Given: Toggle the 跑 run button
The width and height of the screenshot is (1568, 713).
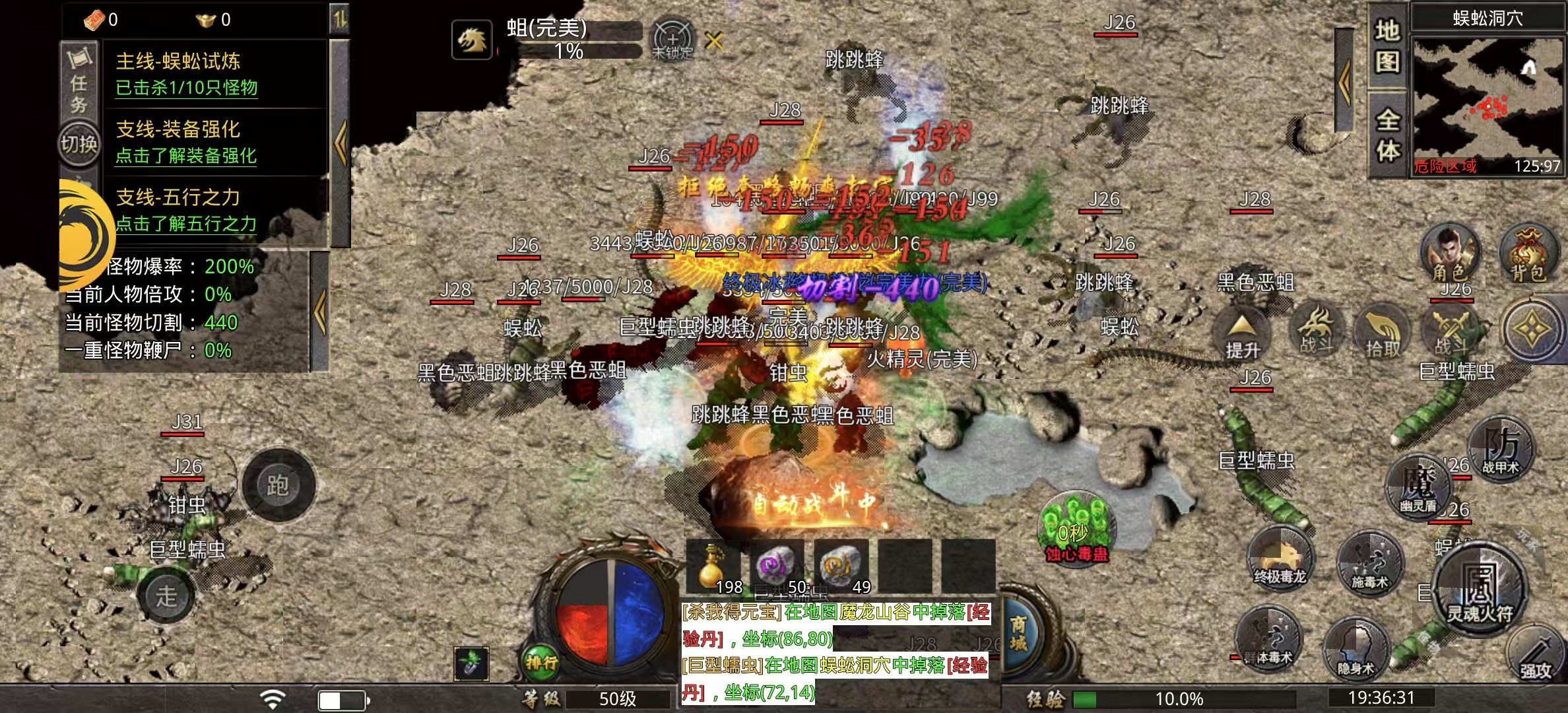Looking at the screenshot, I should coord(278,486).
